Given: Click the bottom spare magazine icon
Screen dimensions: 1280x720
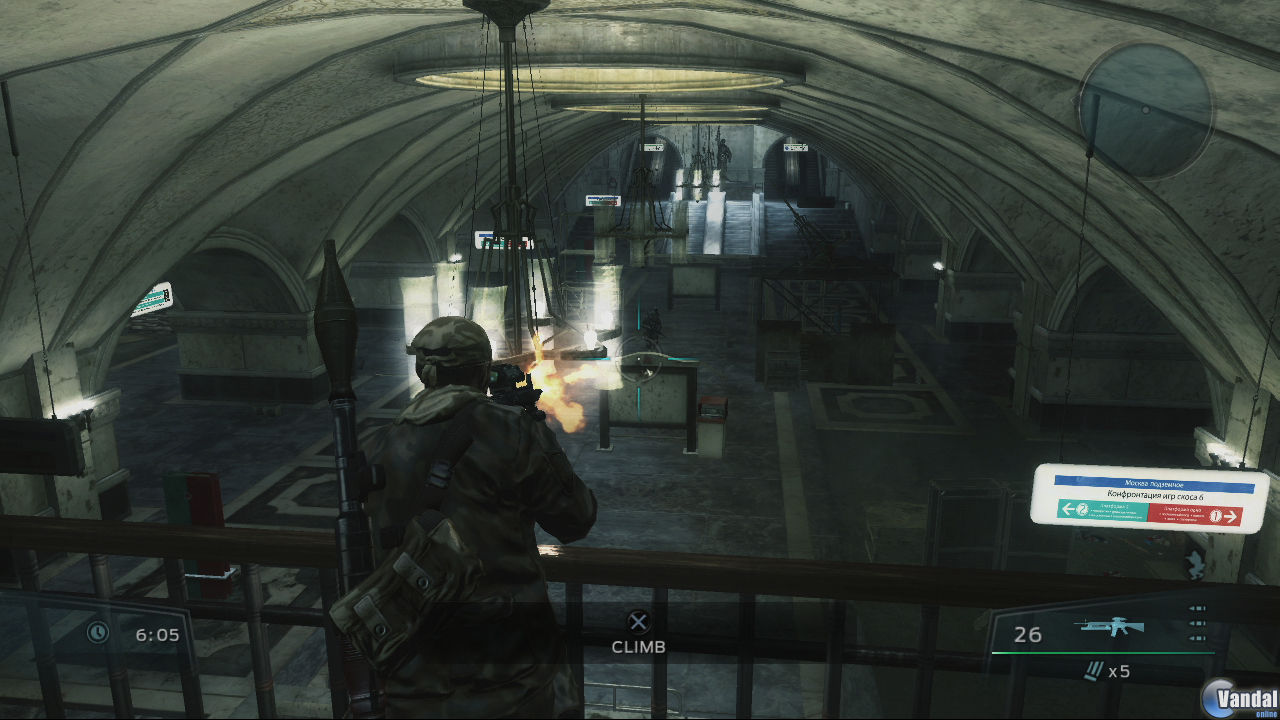Looking at the screenshot, I should coord(1196,637).
